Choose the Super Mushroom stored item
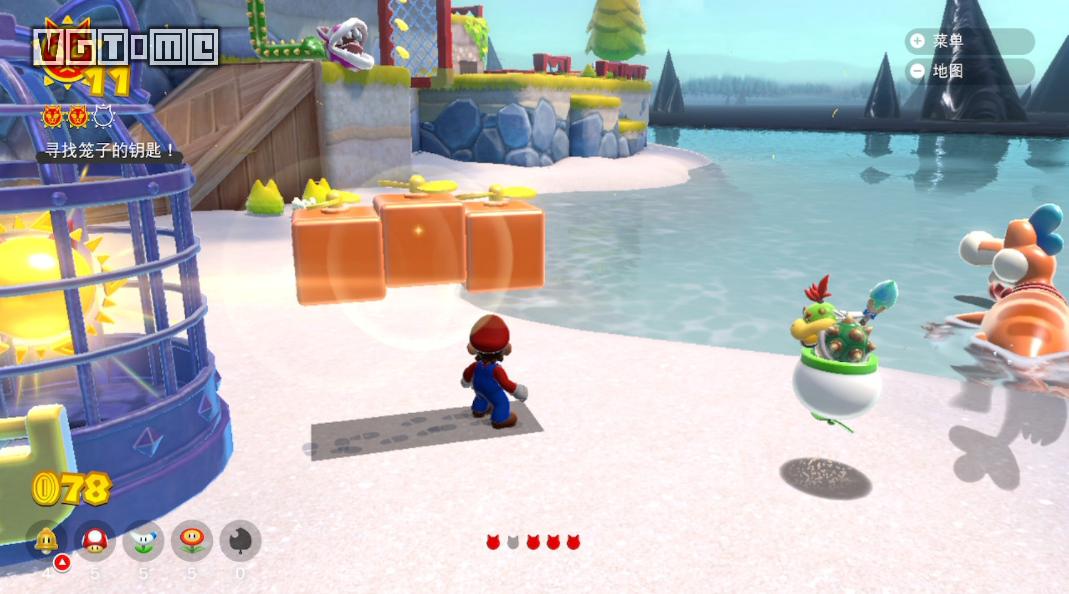1069x594 pixels. click(95, 541)
